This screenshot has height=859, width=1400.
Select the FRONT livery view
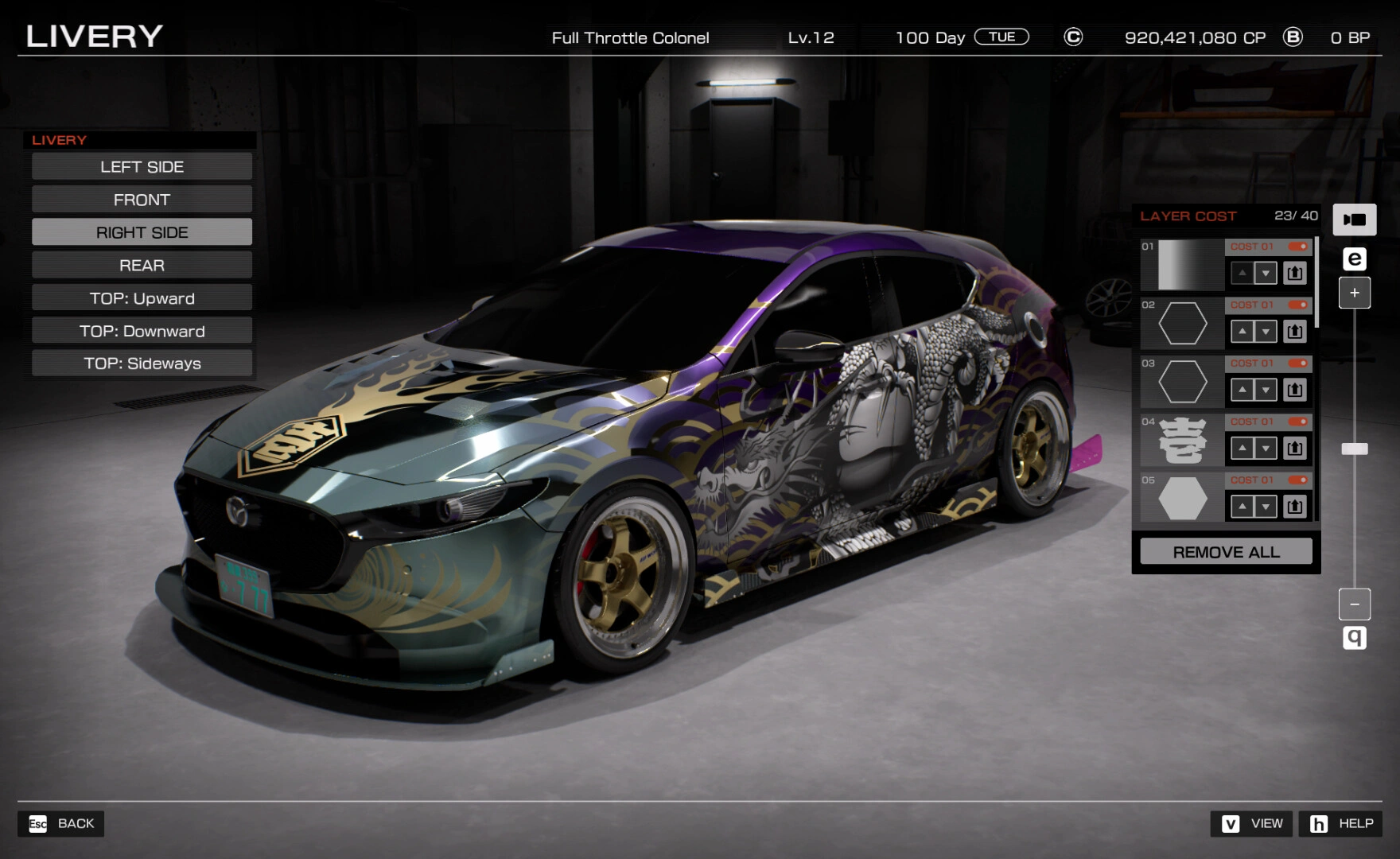click(x=142, y=199)
